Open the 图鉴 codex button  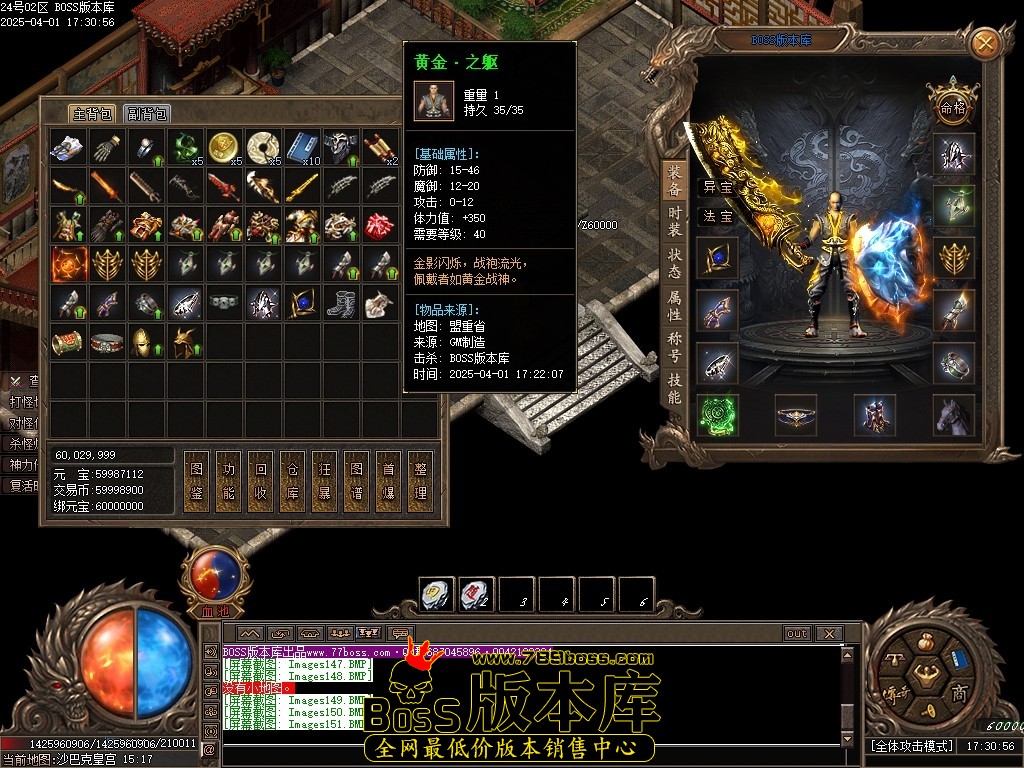196,481
